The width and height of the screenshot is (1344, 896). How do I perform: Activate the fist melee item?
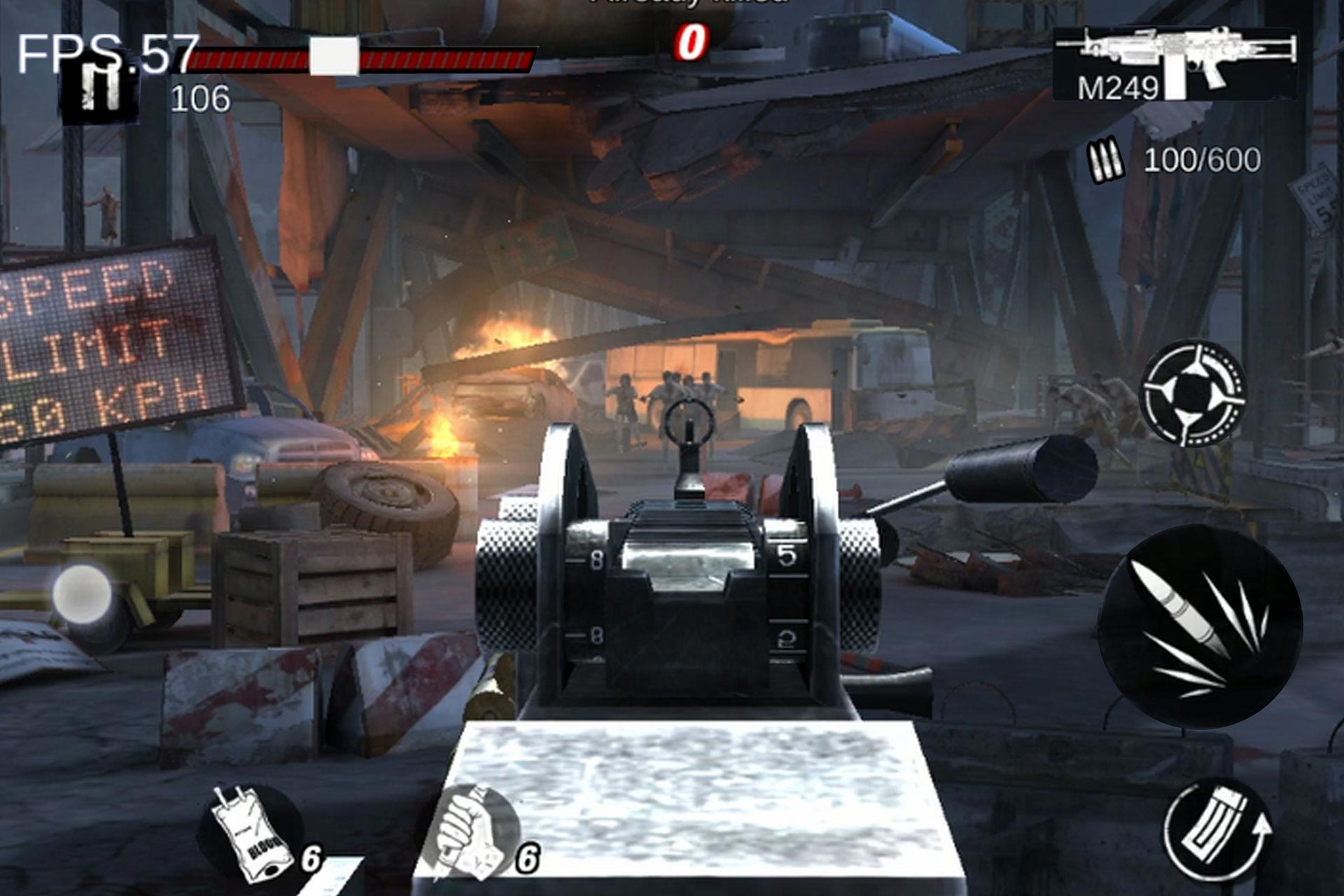[479, 833]
